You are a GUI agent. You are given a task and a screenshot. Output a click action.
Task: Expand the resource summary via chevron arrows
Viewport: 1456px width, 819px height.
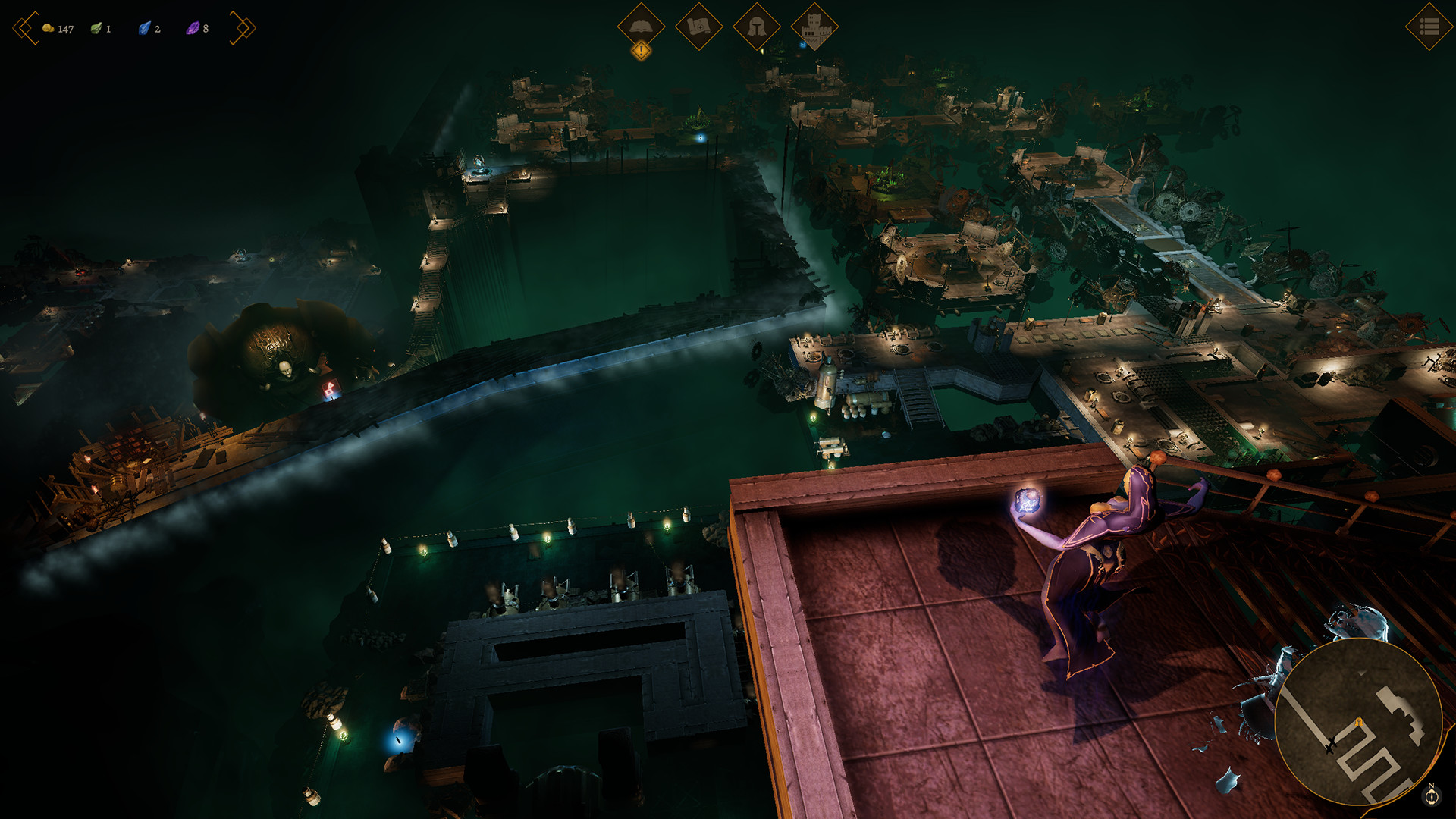tap(243, 27)
